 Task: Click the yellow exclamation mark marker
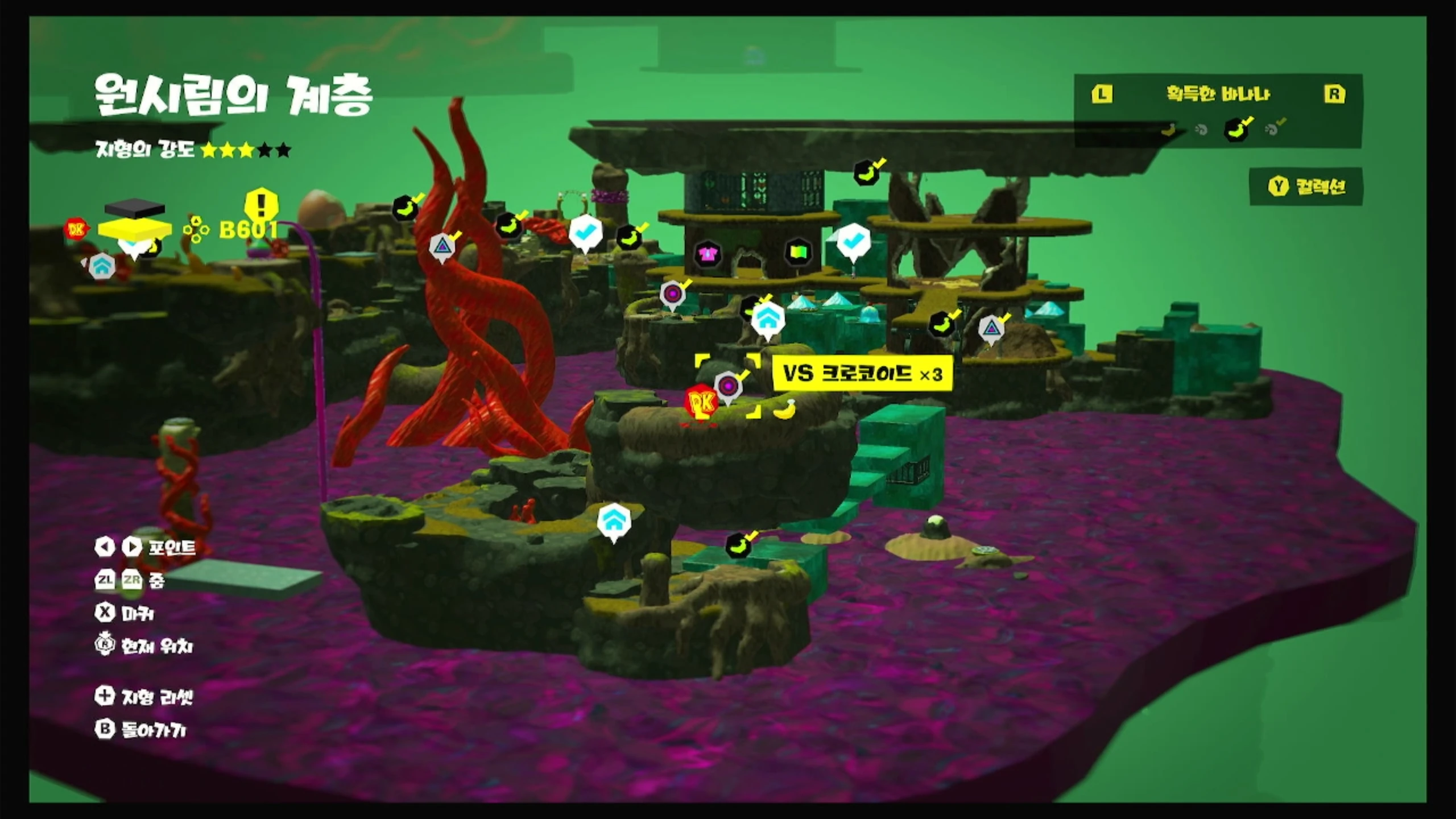click(x=261, y=204)
